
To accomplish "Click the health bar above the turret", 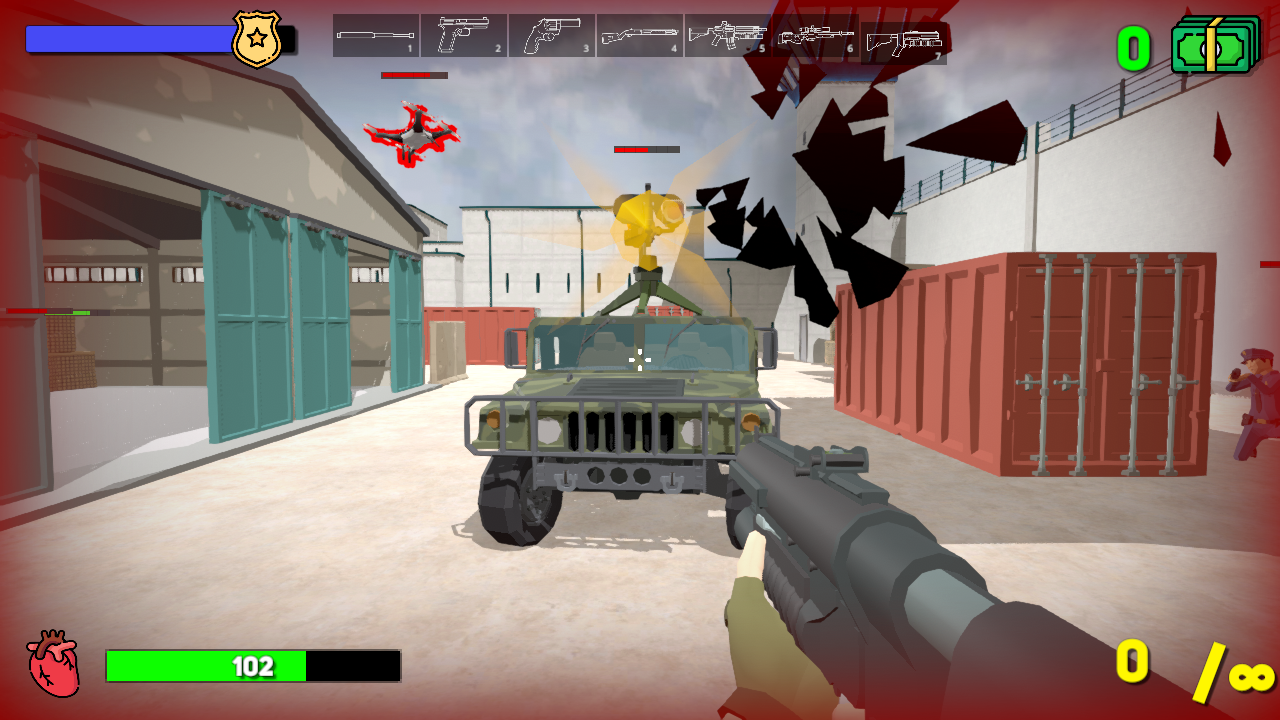I will click(x=648, y=148).
